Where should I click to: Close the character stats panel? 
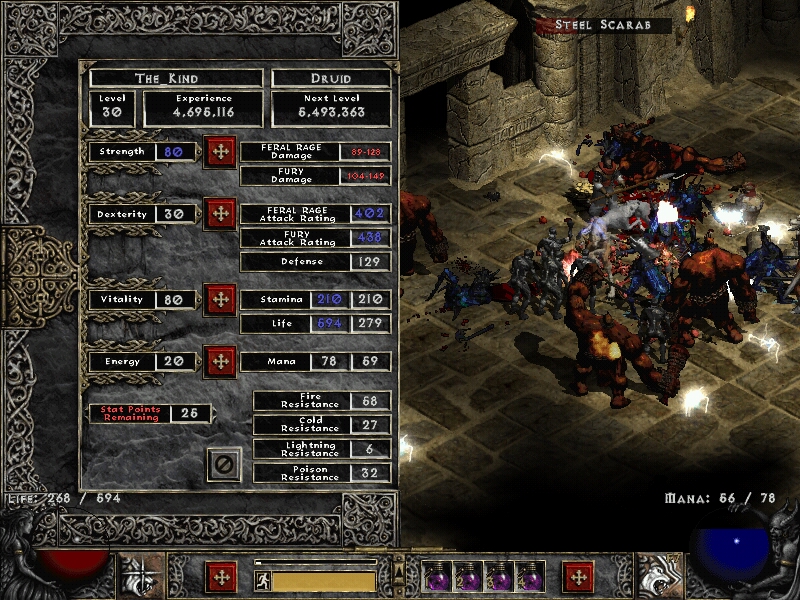(224, 464)
